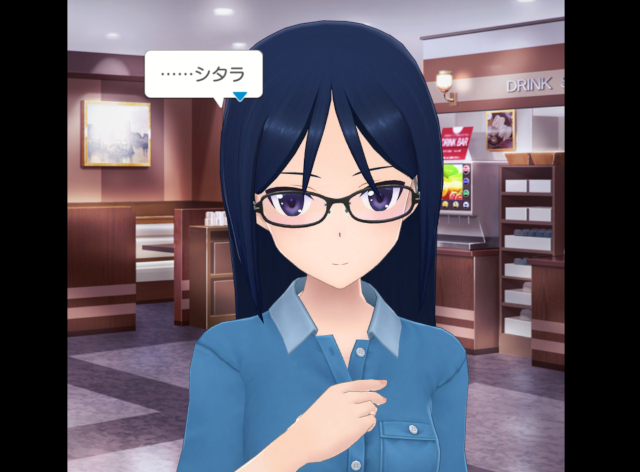Click the "……シタラ" speech bubble
The image size is (640, 472).
203,73
